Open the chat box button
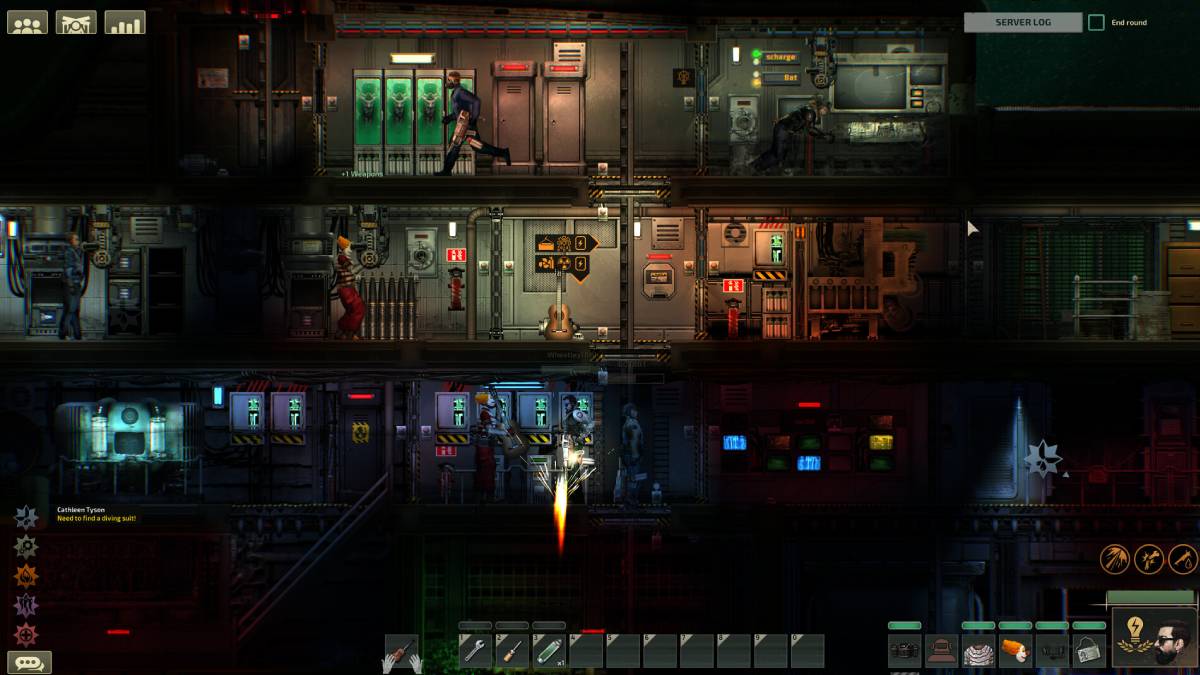The image size is (1200, 675). tap(29, 662)
